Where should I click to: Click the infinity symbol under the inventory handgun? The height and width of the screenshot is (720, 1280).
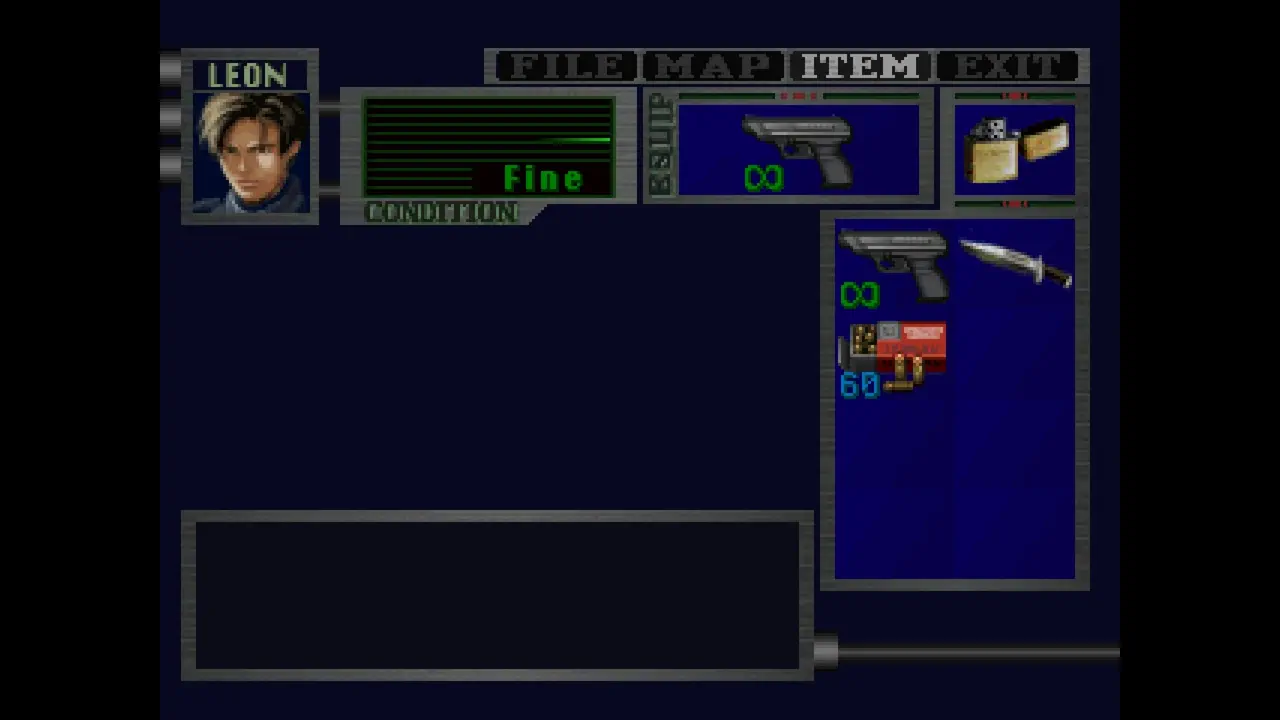[x=858, y=293]
